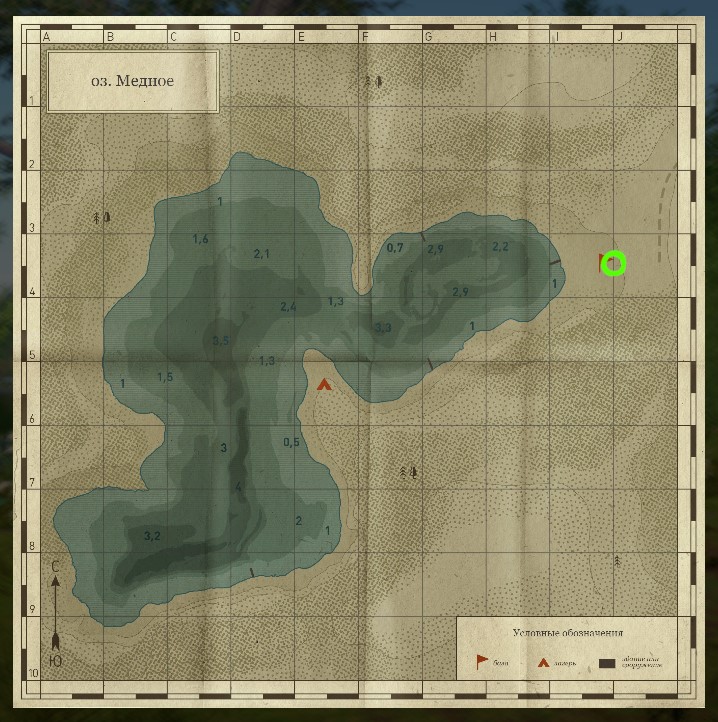Click the camp triangle entry in legend
Viewport: 718px width, 722px height.
click(x=544, y=662)
